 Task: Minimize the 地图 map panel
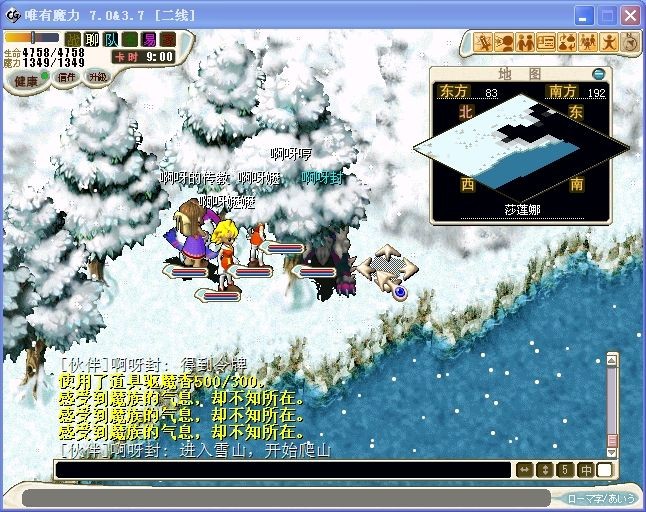pyautogui.click(x=598, y=73)
